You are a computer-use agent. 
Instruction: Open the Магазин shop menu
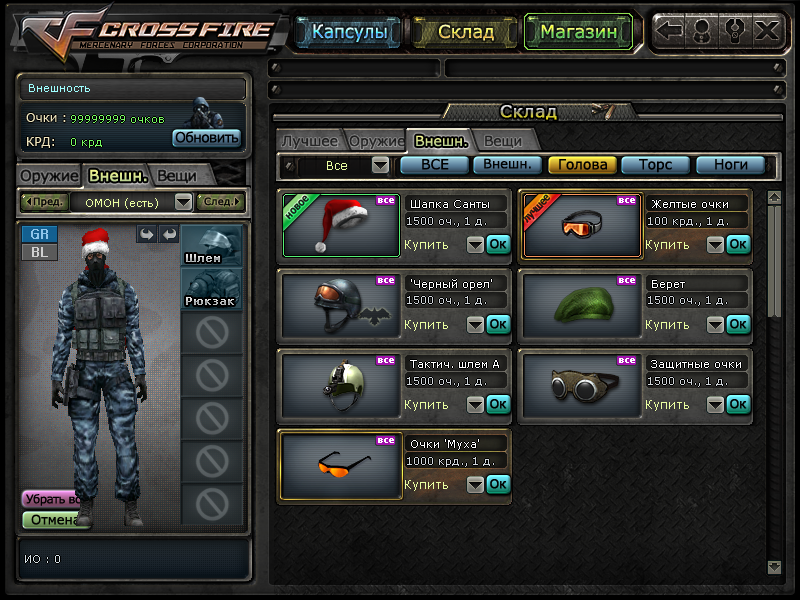pos(577,32)
